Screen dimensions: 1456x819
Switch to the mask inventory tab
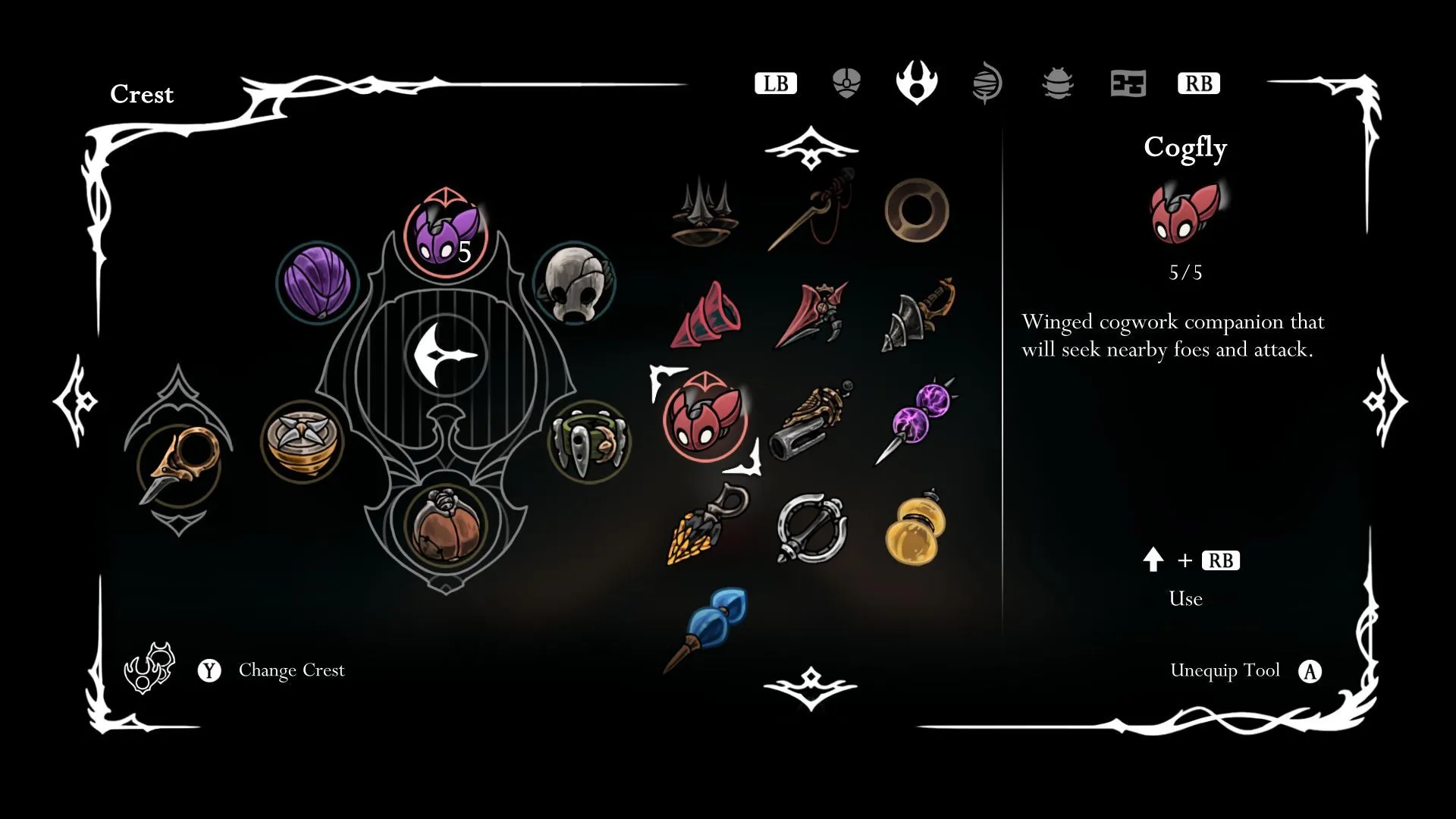pyautogui.click(x=846, y=83)
